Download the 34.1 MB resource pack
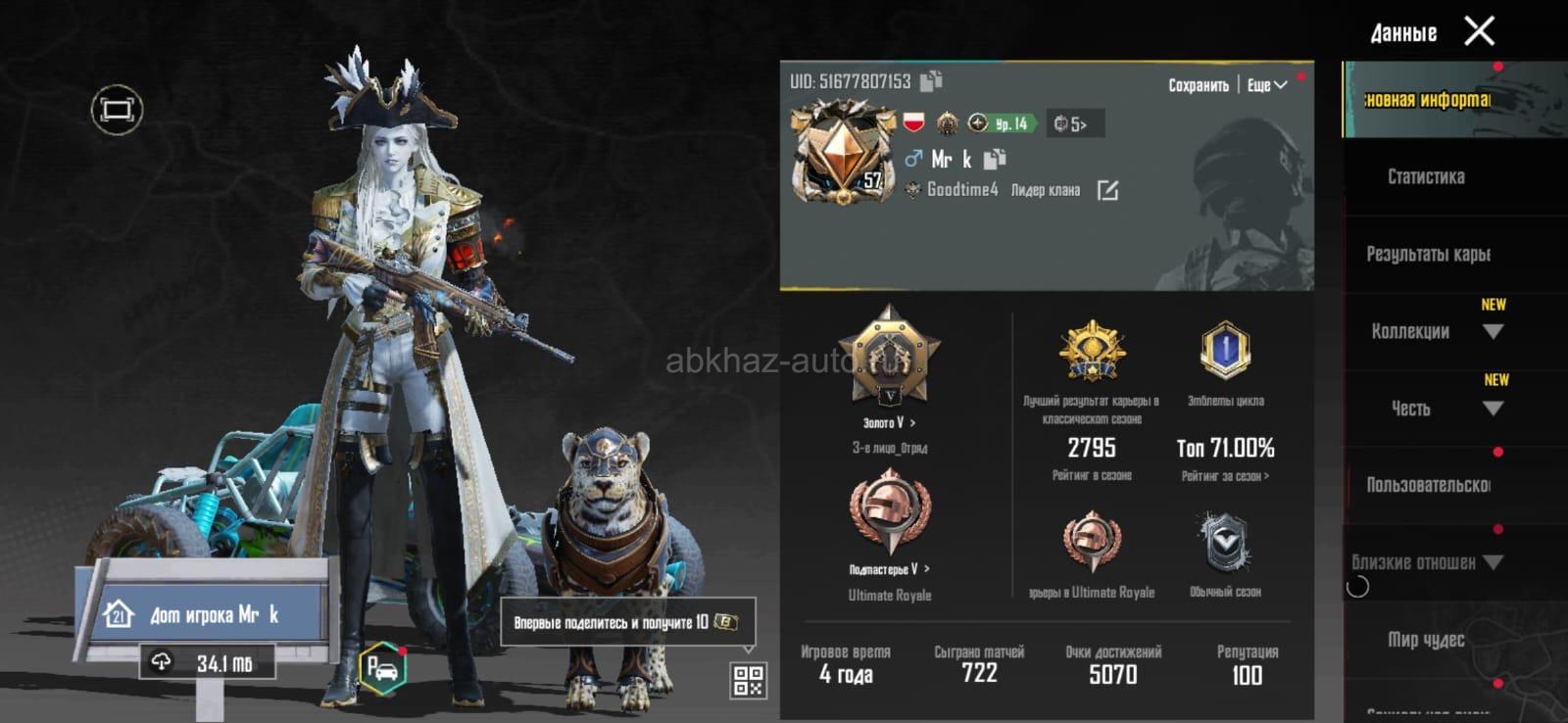 pos(207,663)
